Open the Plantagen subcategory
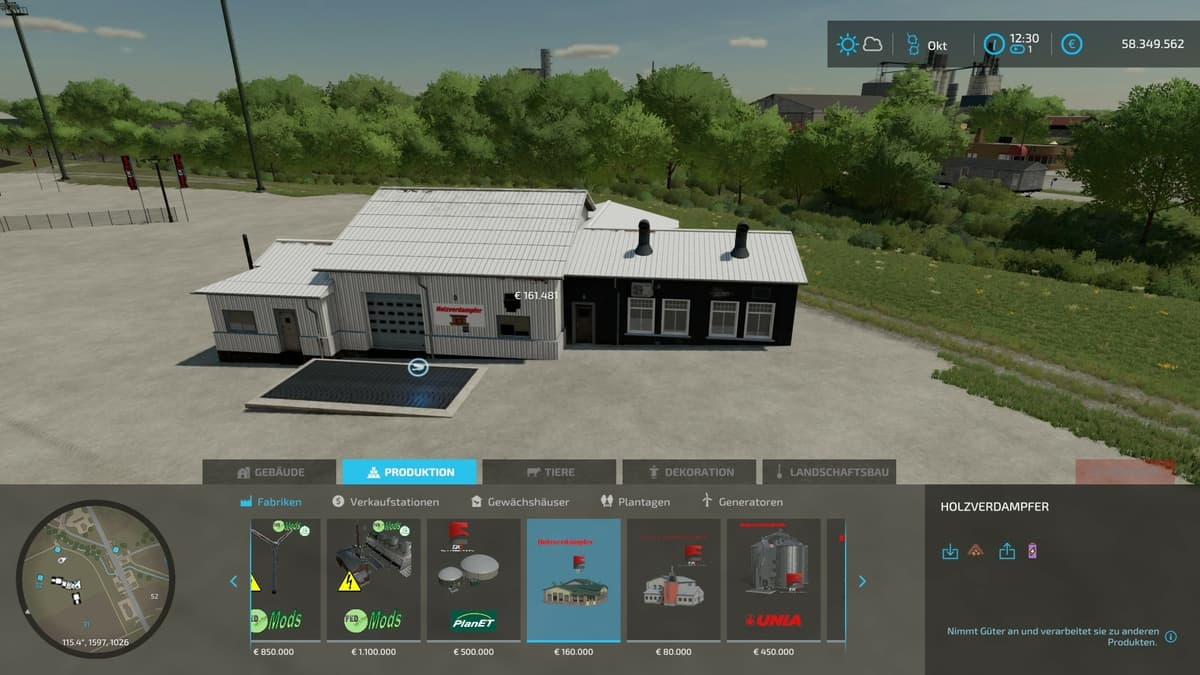Viewport: 1200px width, 675px height. [635, 502]
